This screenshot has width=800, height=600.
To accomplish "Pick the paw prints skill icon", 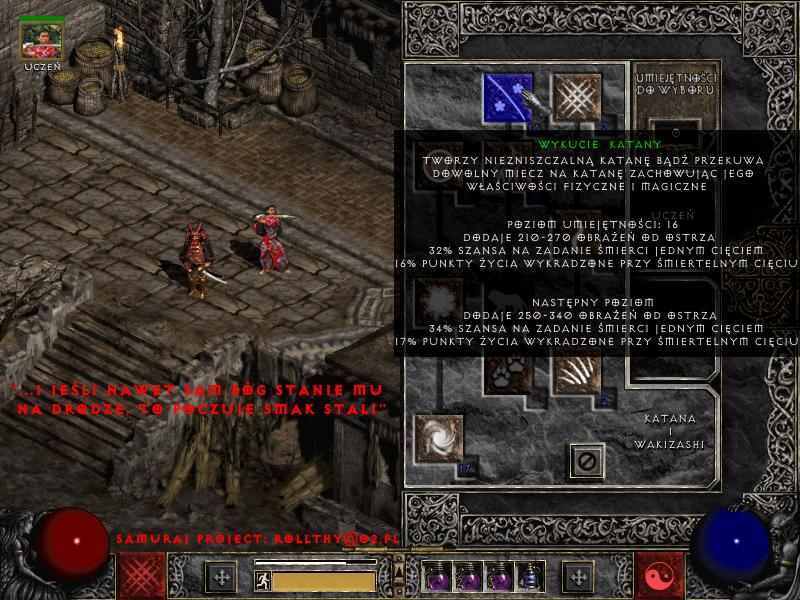I will [508, 372].
